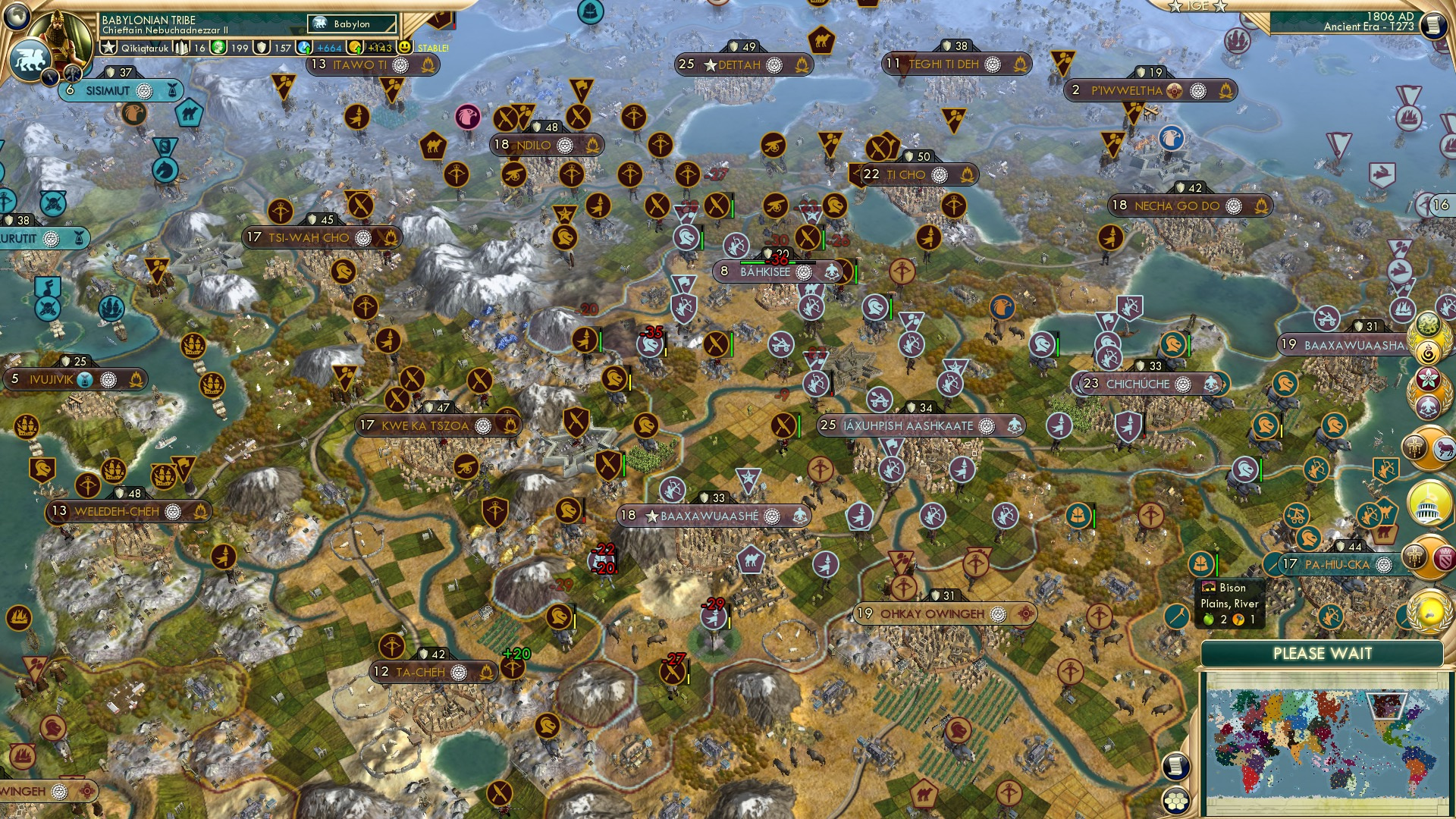Toggle the religion symbol on BAAXAWUAASHÉ banner
Image resolution: width=1456 pixels, height=819 pixels.
pos(772,516)
